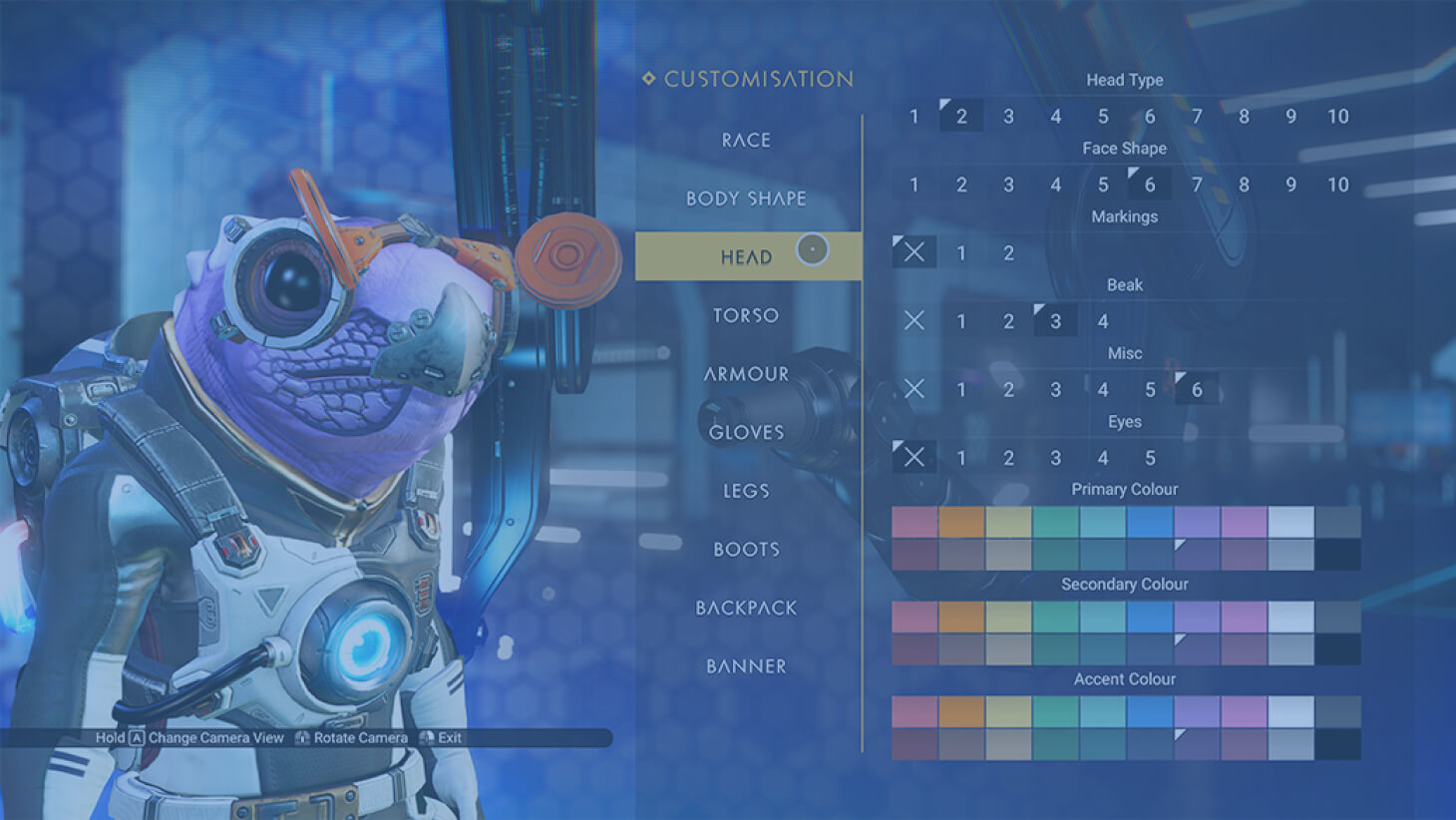Image resolution: width=1456 pixels, height=820 pixels.
Task: Go to the Legs category
Action: click(746, 491)
